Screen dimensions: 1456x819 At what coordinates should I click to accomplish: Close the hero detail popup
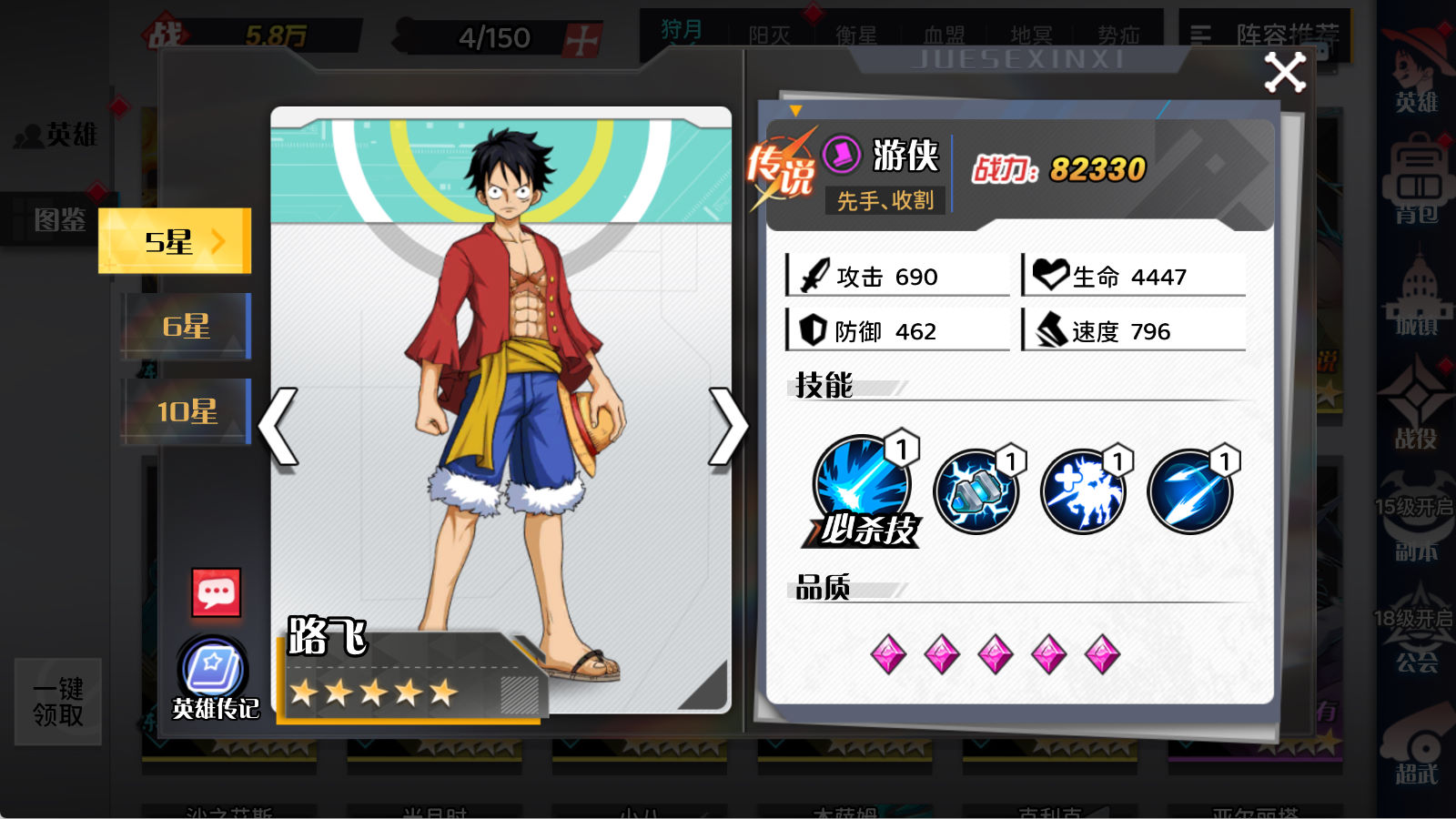pos(1285,73)
